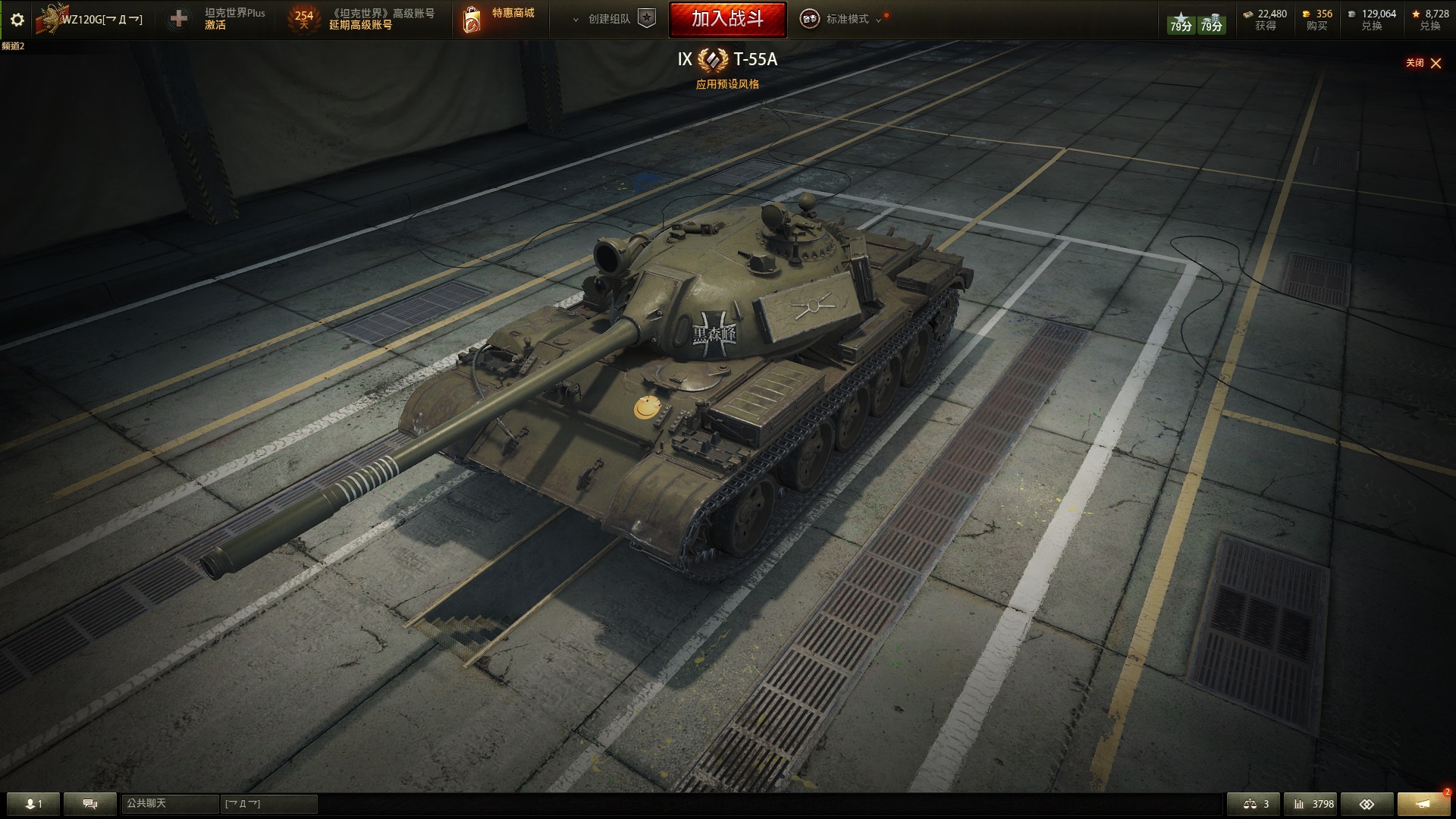1456x819 pixels.
Task: Click 创建组队 to create a platoon
Action: point(610,19)
